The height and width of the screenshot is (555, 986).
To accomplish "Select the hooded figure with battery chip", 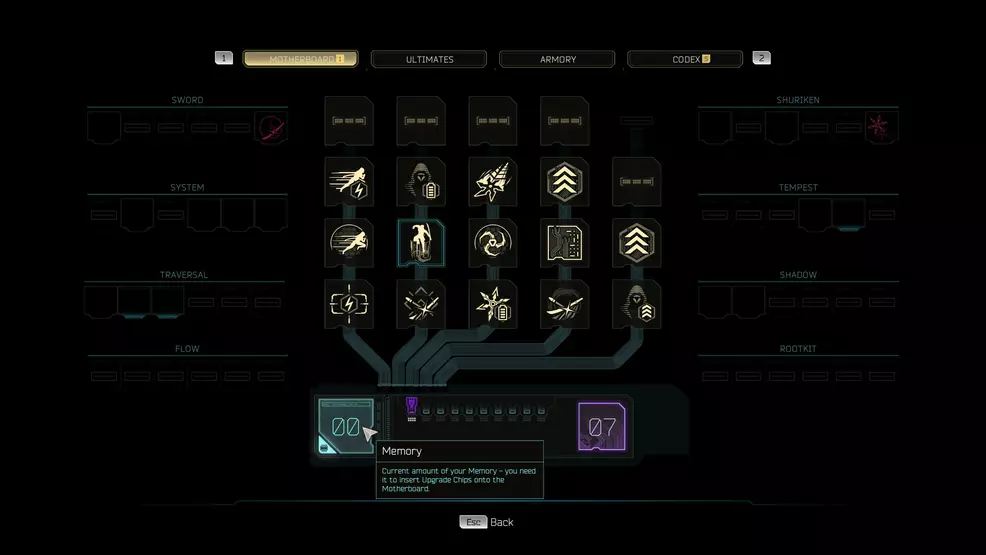I will pyautogui.click(x=421, y=182).
